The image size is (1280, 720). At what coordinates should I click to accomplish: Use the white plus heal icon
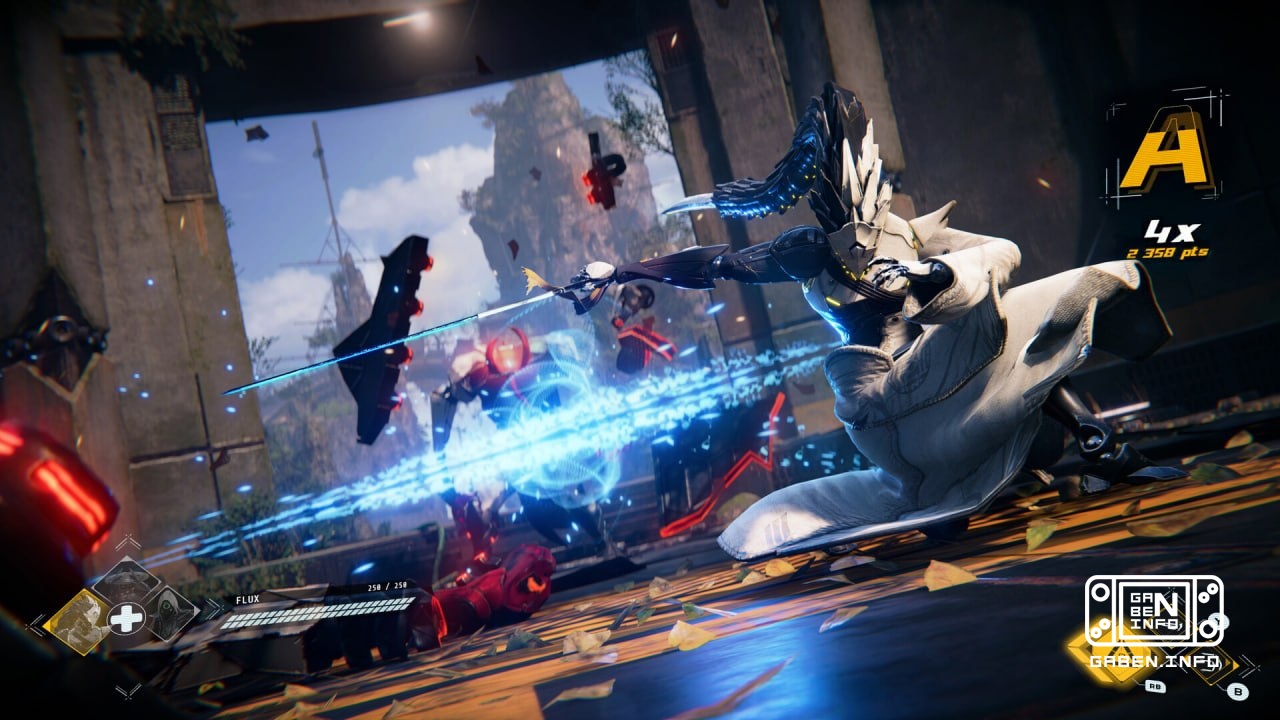tap(126, 619)
